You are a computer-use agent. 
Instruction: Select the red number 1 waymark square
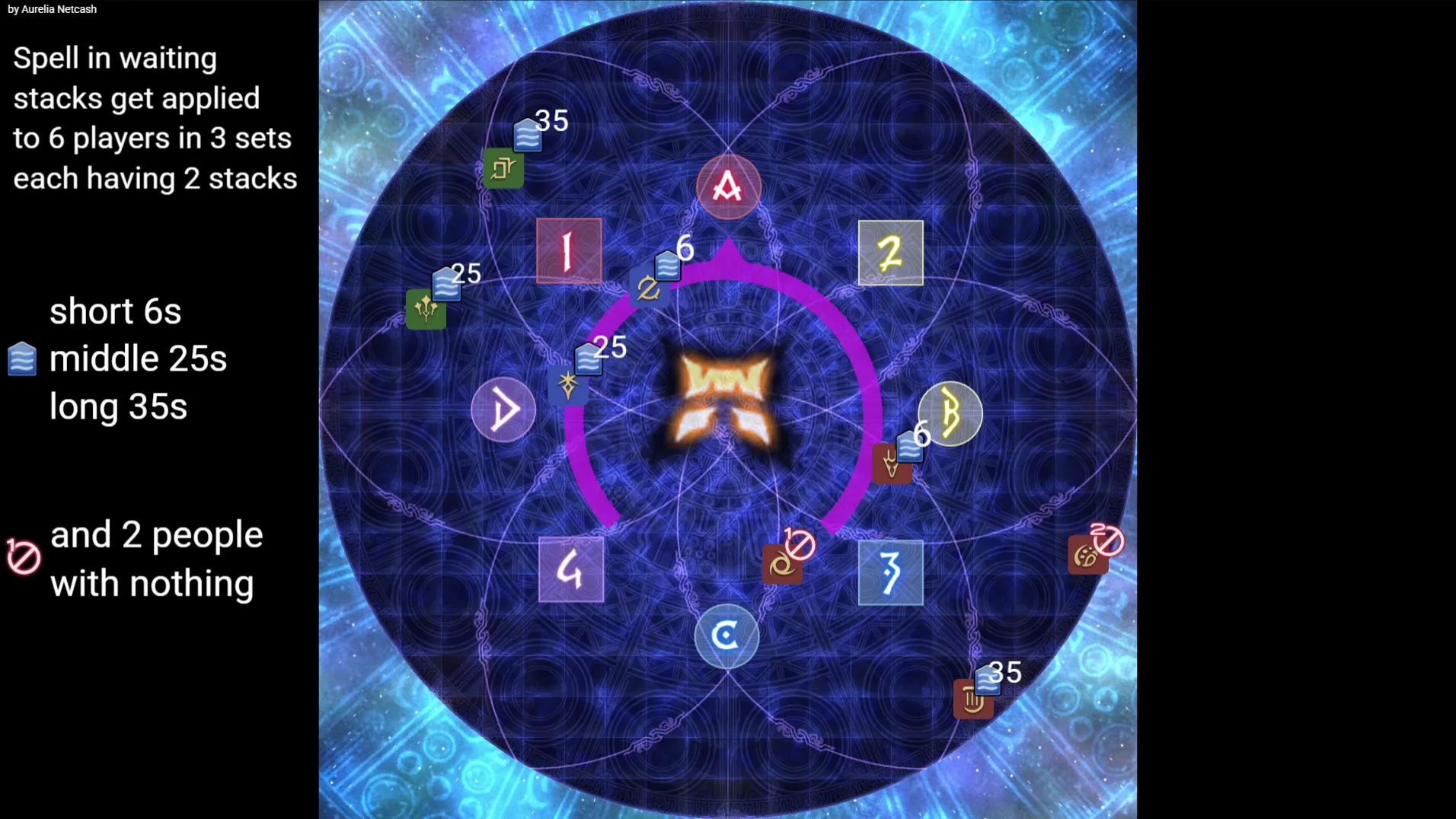point(568,251)
